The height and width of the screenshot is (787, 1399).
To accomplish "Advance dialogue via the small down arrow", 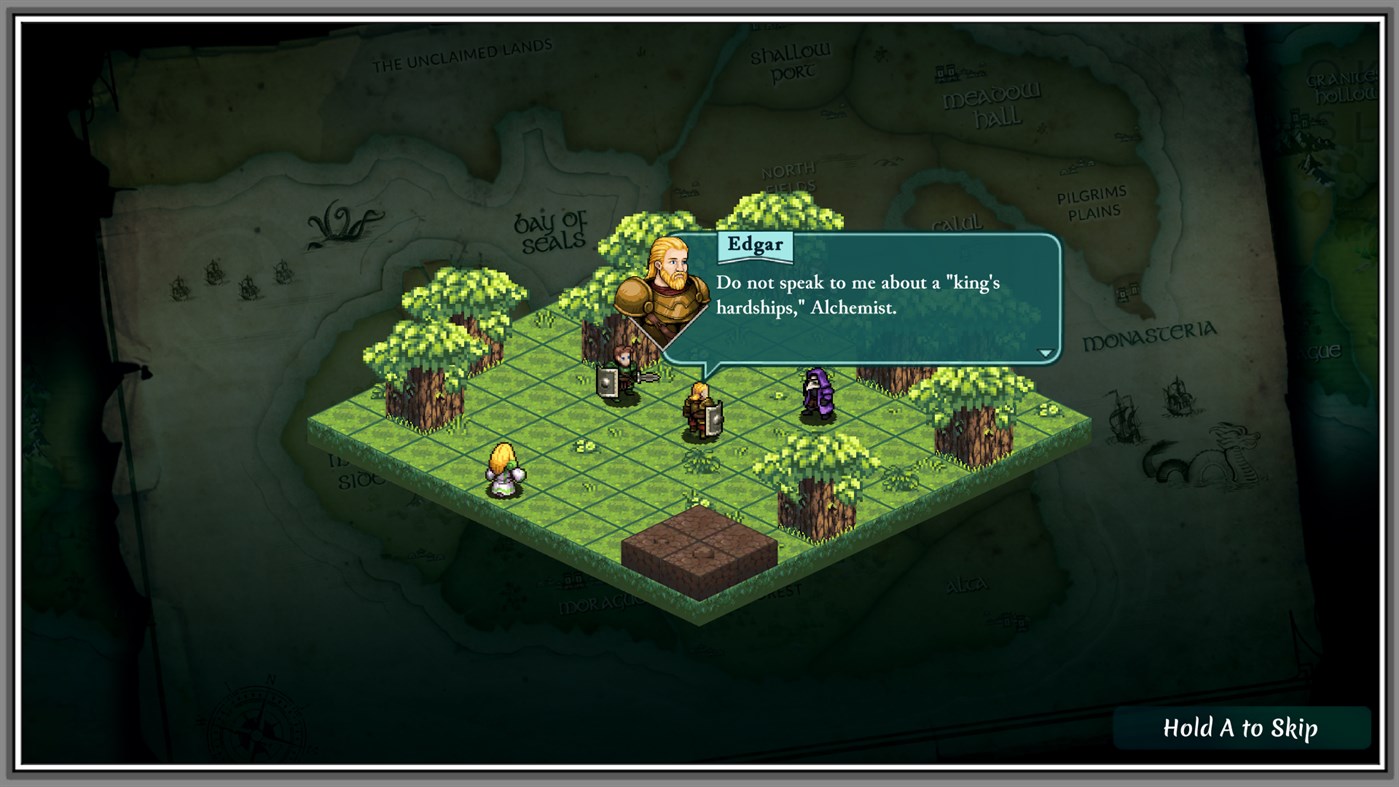I will 1044,351.
